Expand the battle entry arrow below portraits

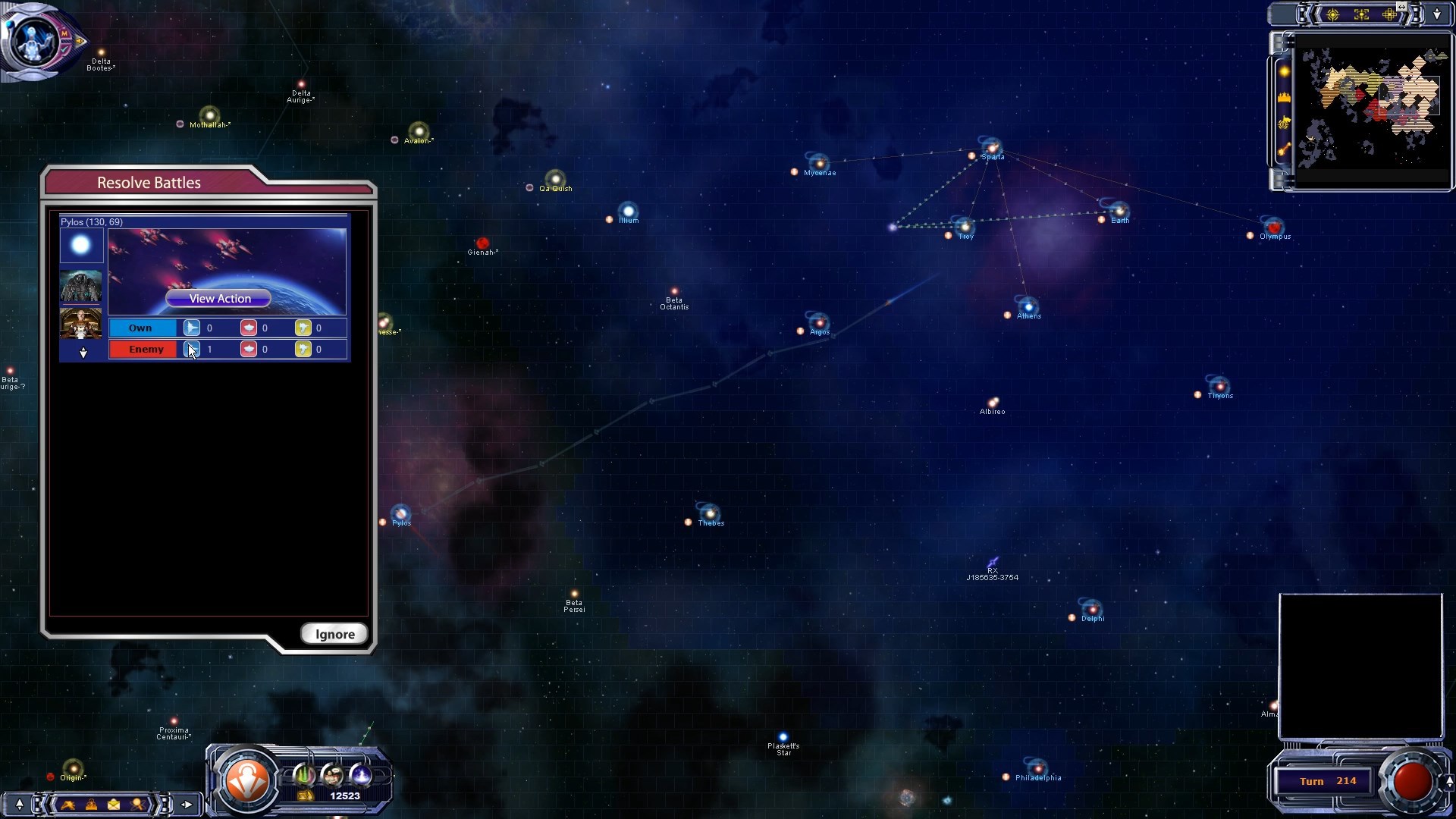(83, 353)
